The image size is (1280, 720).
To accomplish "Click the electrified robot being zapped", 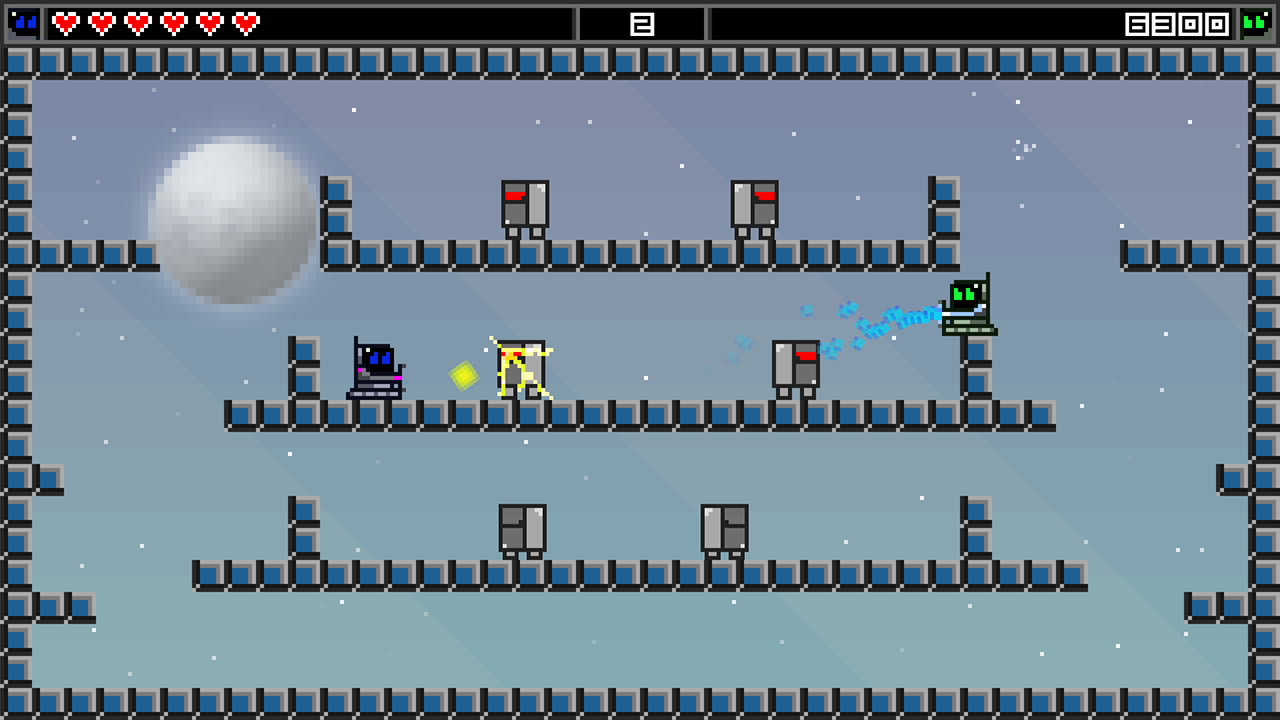I will point(520,370).
